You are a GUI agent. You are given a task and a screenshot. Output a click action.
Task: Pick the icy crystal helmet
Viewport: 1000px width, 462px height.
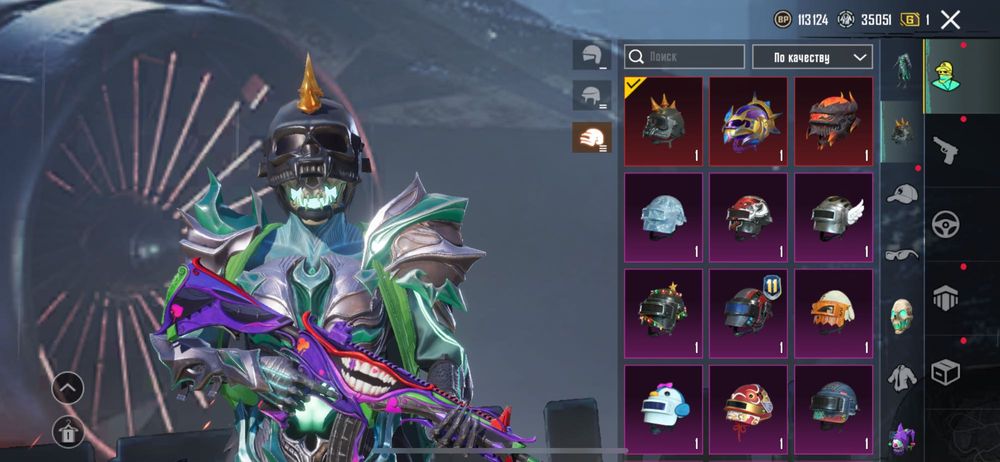pos(663,217)
